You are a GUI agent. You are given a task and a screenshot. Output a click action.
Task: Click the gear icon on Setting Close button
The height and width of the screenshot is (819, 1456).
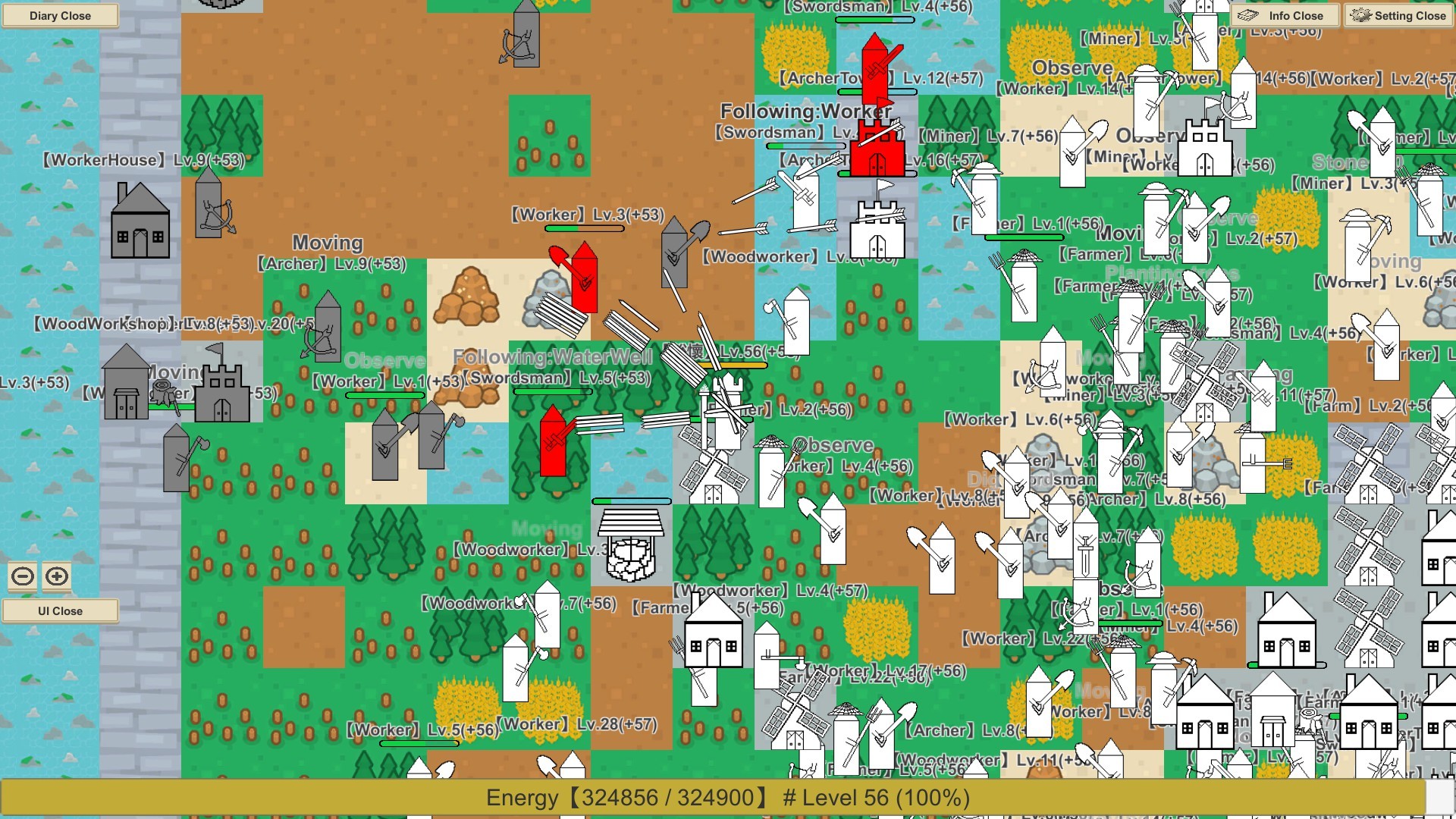[x=1361, y=15]
